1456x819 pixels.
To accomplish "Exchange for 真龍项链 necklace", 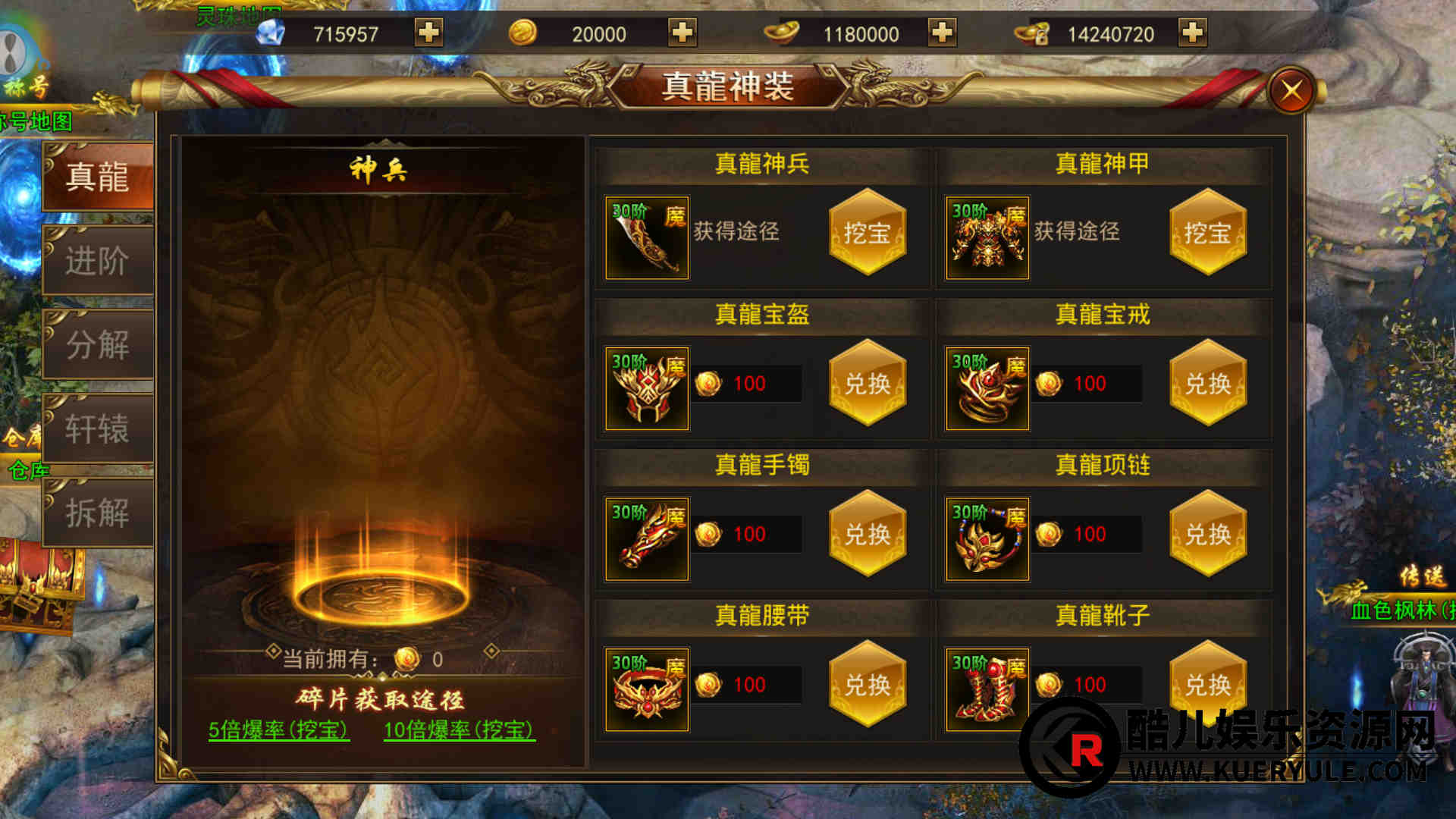I will click(1208, 535).
